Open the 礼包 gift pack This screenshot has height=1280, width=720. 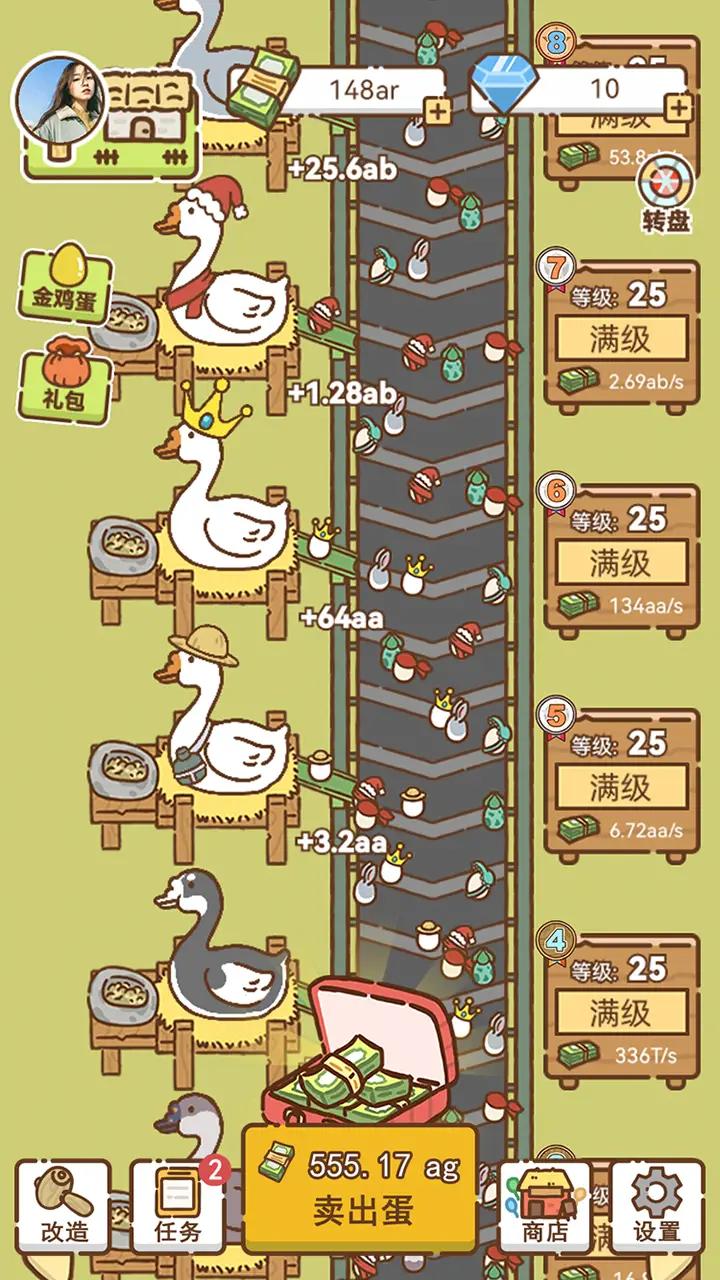click(x=63, y=379)
